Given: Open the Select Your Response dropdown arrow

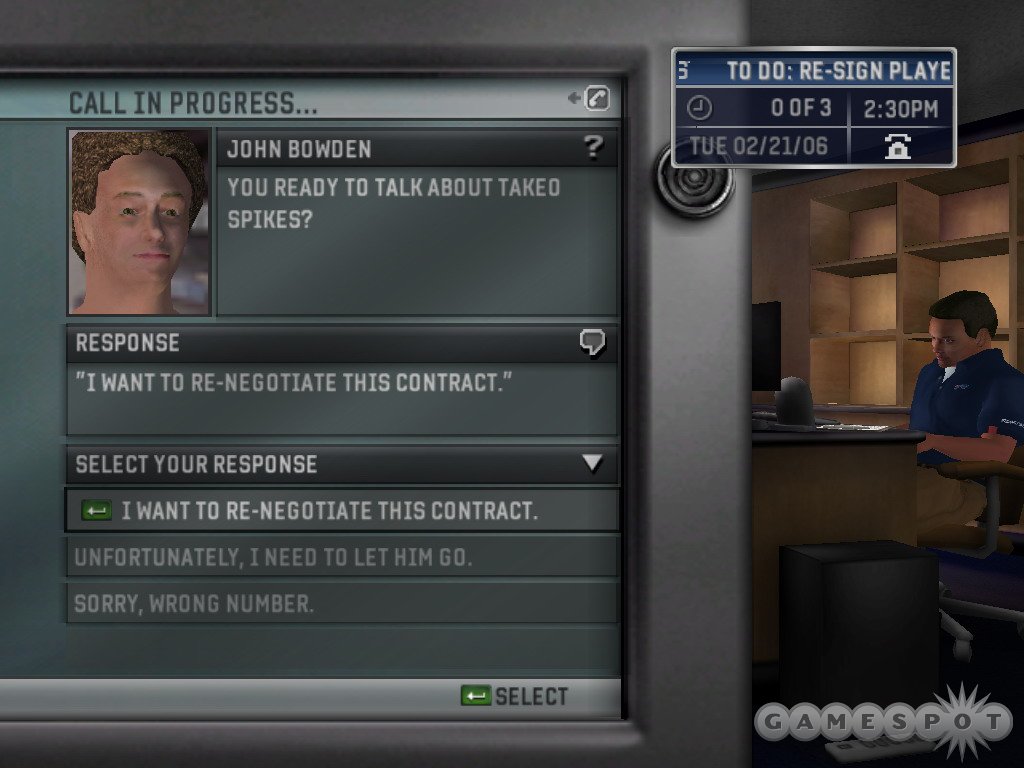Looking at the screenshot, I should (593, 464).
